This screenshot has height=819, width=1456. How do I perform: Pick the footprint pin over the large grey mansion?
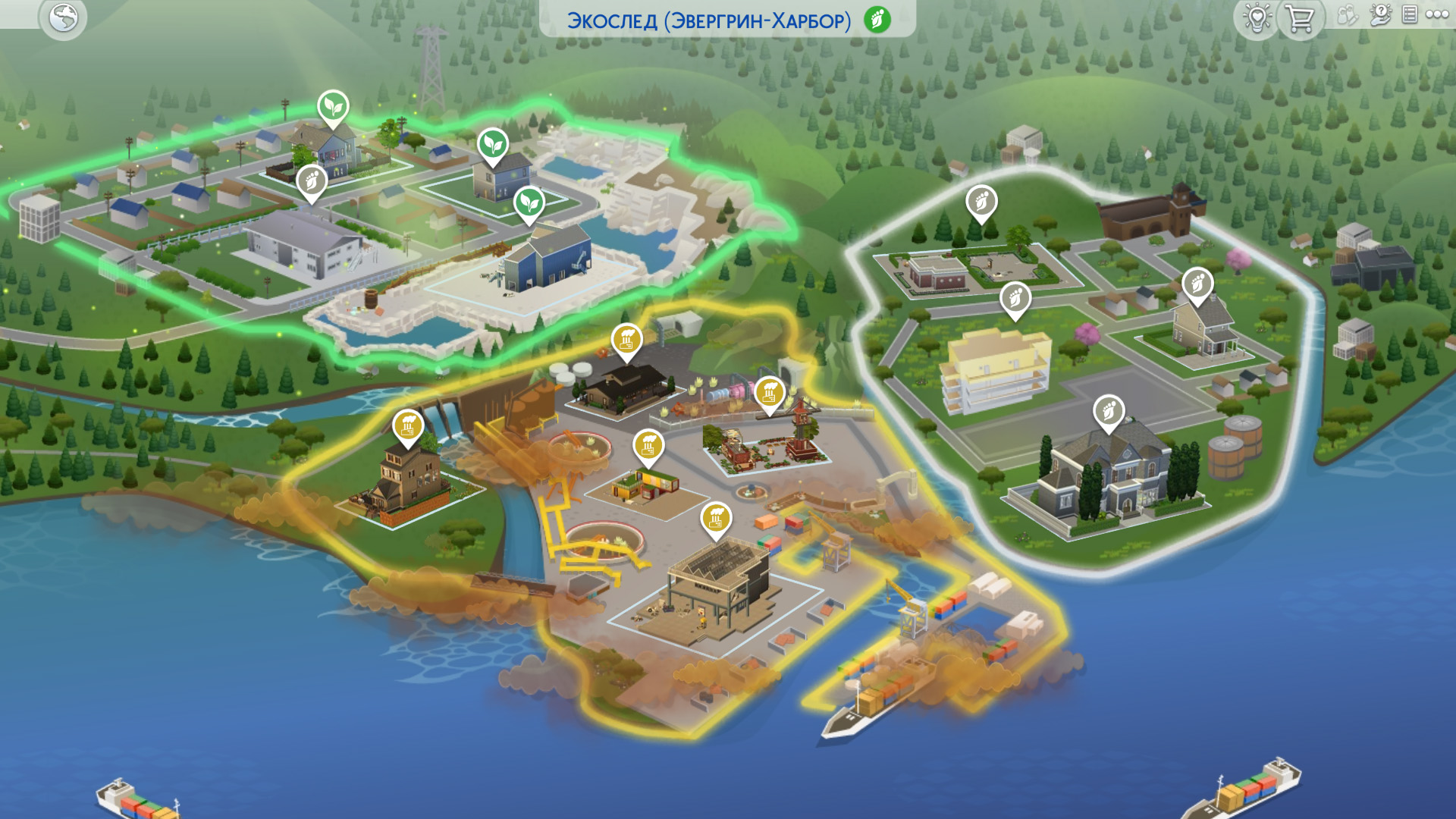tap(1109, 411)
